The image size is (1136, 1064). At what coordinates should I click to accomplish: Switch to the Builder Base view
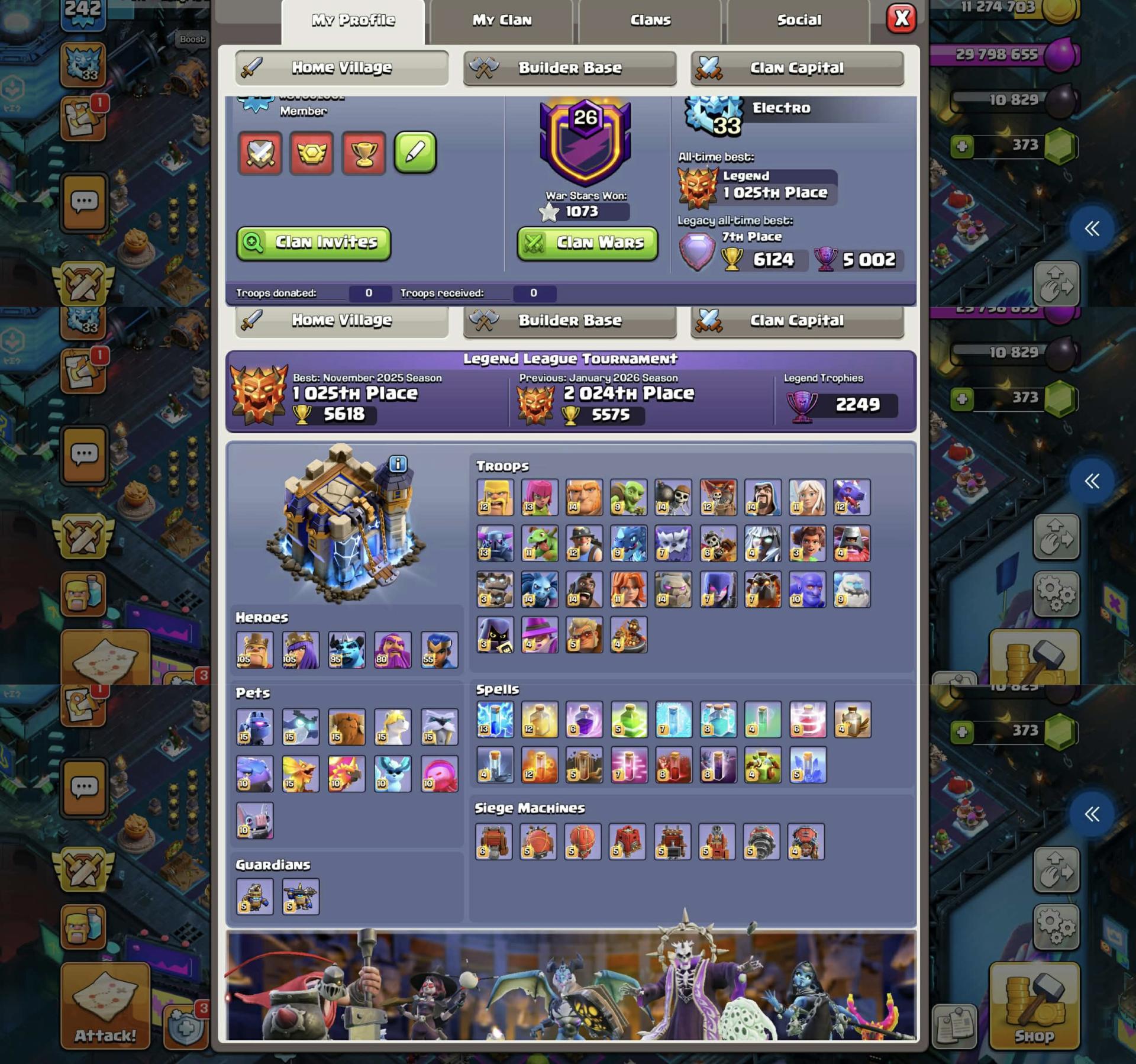569,67
